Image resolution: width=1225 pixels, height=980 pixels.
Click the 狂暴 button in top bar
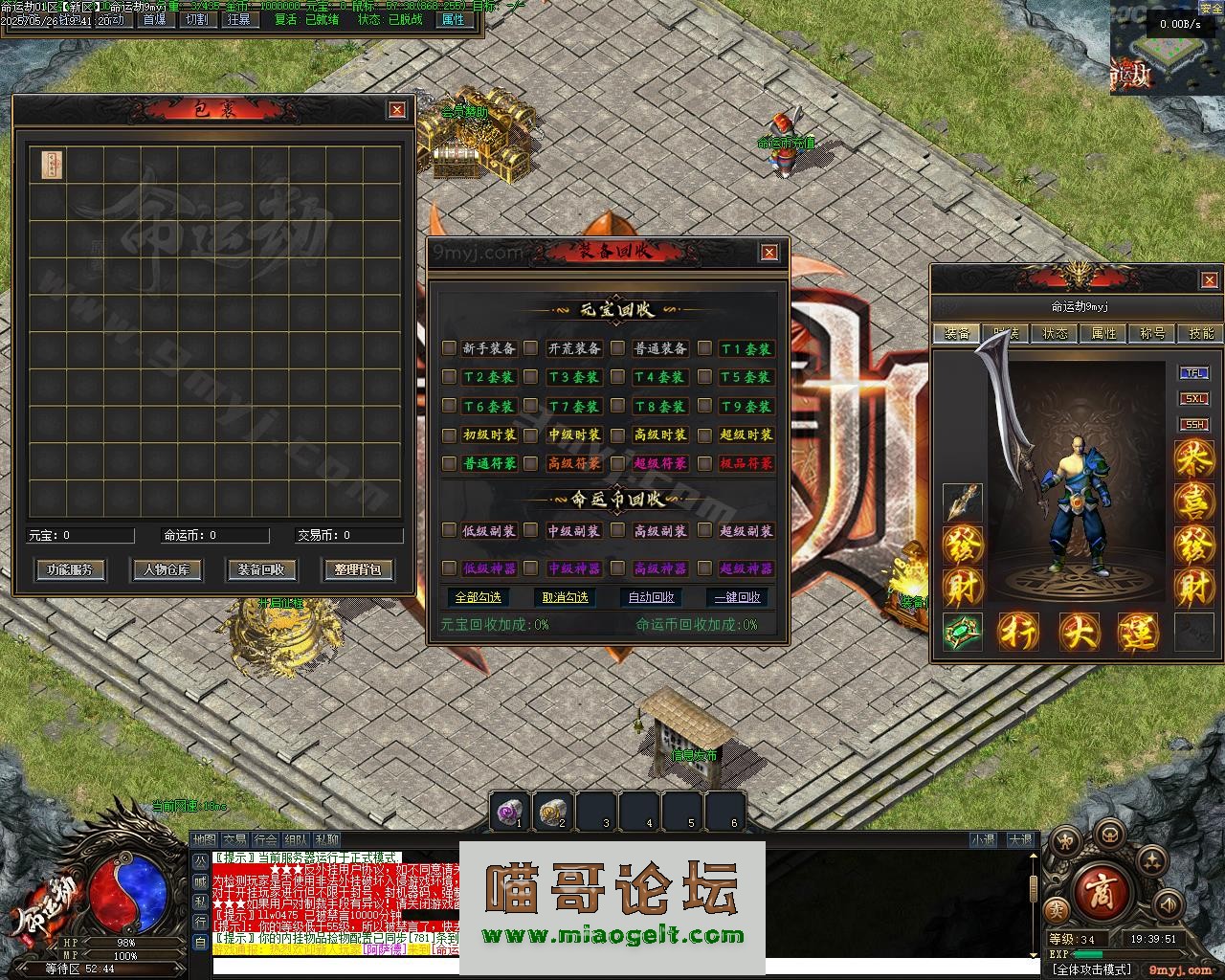point(238,19)
